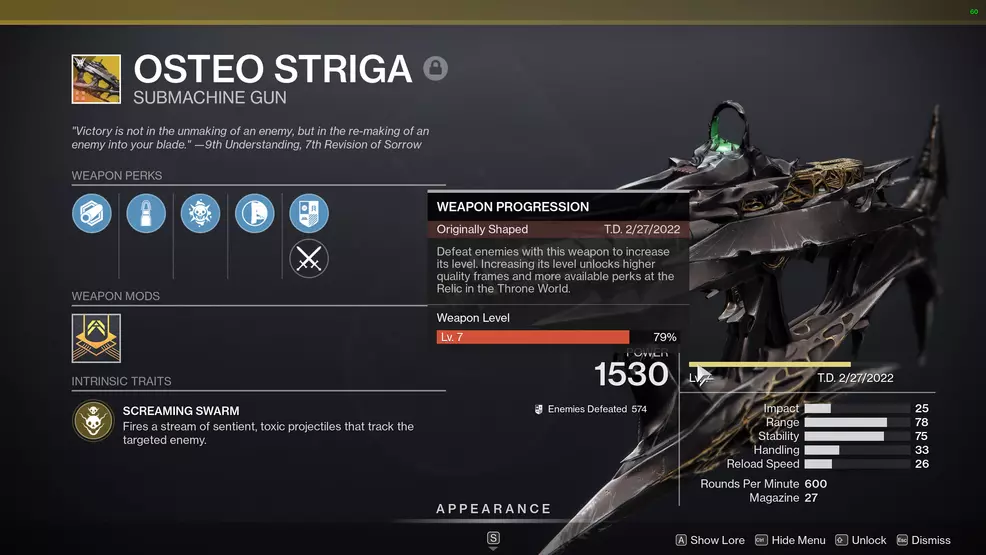986x555 pixels.
Task: Toggle the lock icon beside Osteo Striga
Action: pyautogui.click(x=435, y=68)
